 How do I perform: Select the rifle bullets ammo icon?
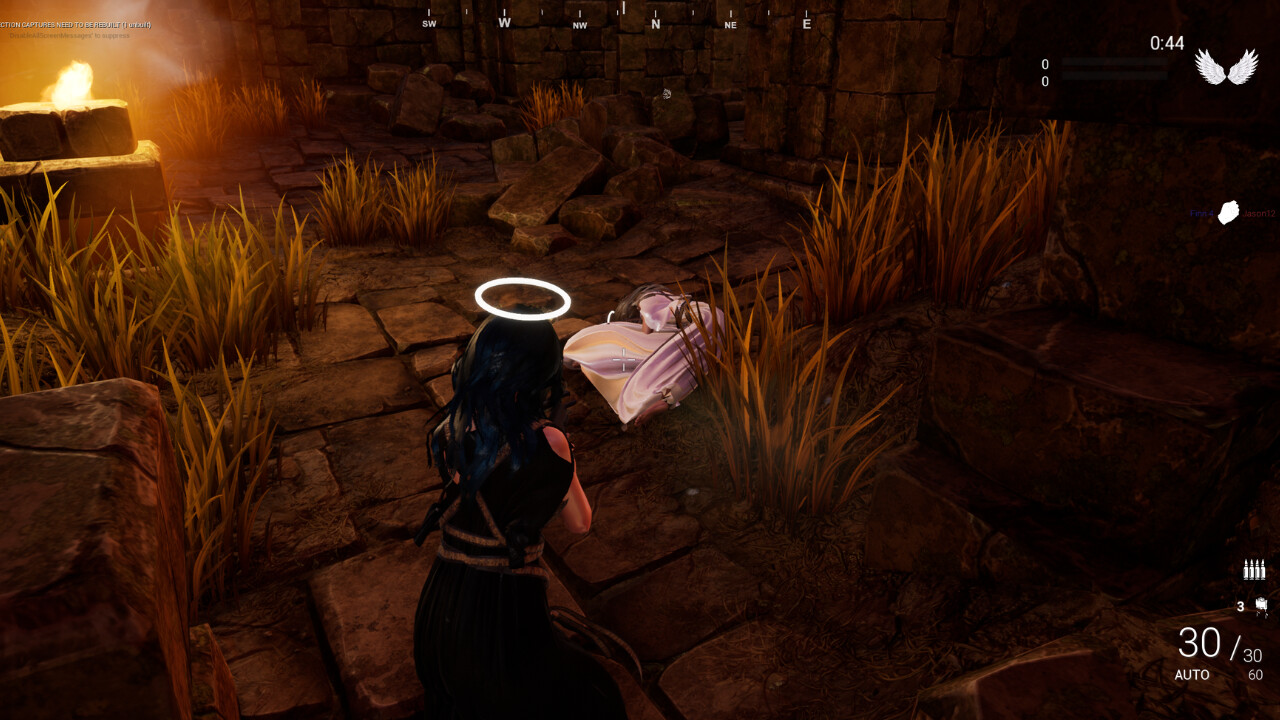[1253, 570]
